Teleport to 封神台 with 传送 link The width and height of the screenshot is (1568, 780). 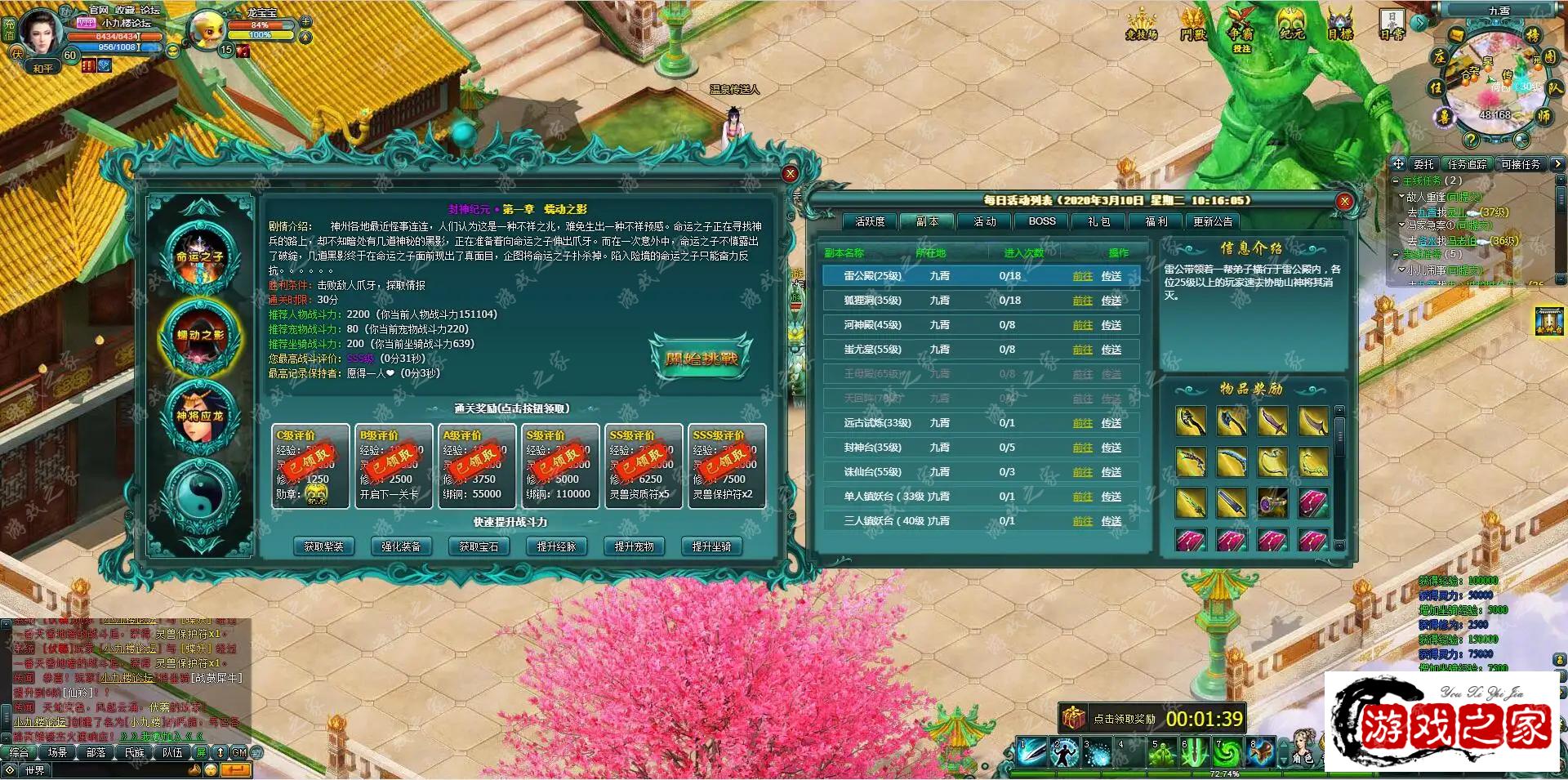[1111, 448]
